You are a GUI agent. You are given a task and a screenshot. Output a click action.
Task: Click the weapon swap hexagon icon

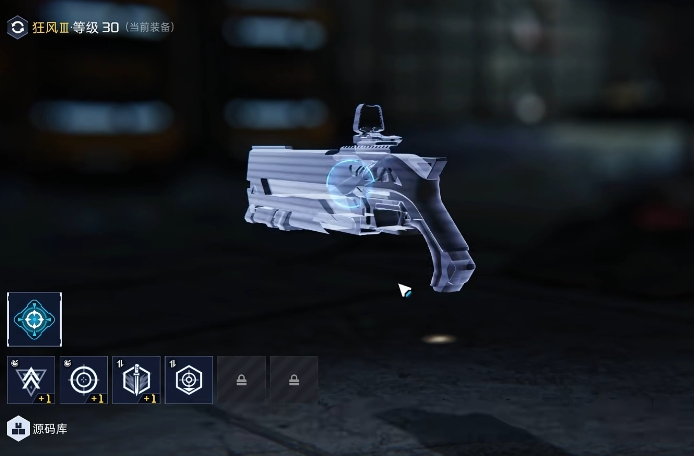click(x=17, y=27)
